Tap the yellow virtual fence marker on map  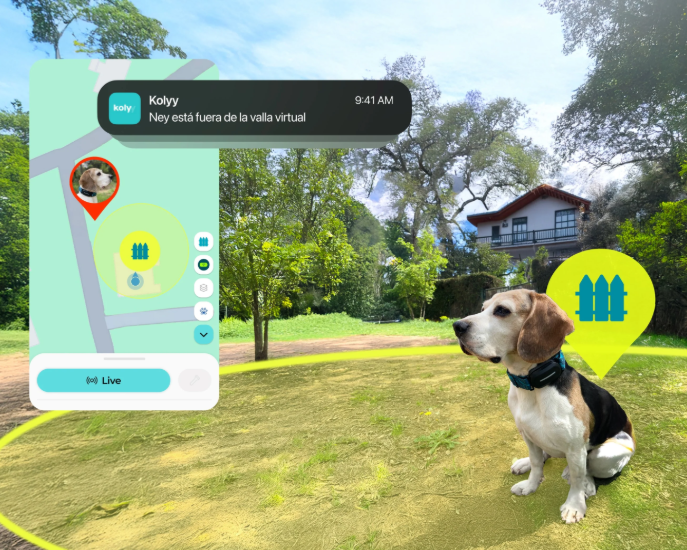click(140, 249)
